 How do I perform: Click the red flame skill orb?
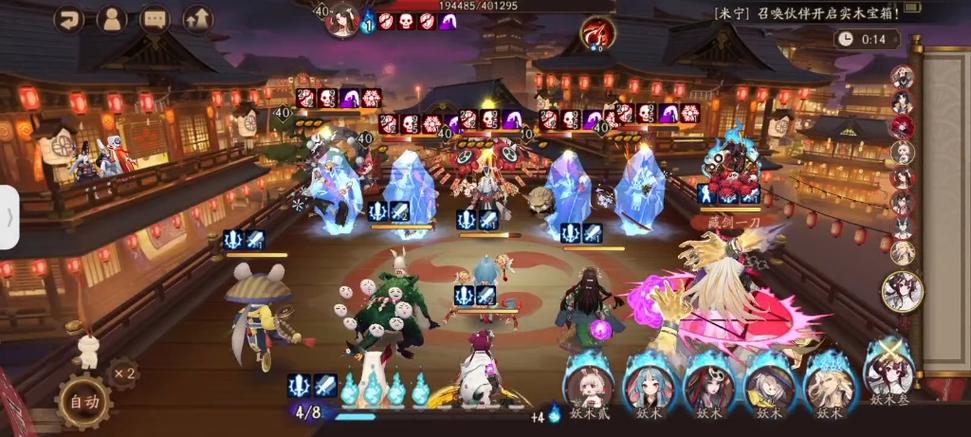[597, 35]
